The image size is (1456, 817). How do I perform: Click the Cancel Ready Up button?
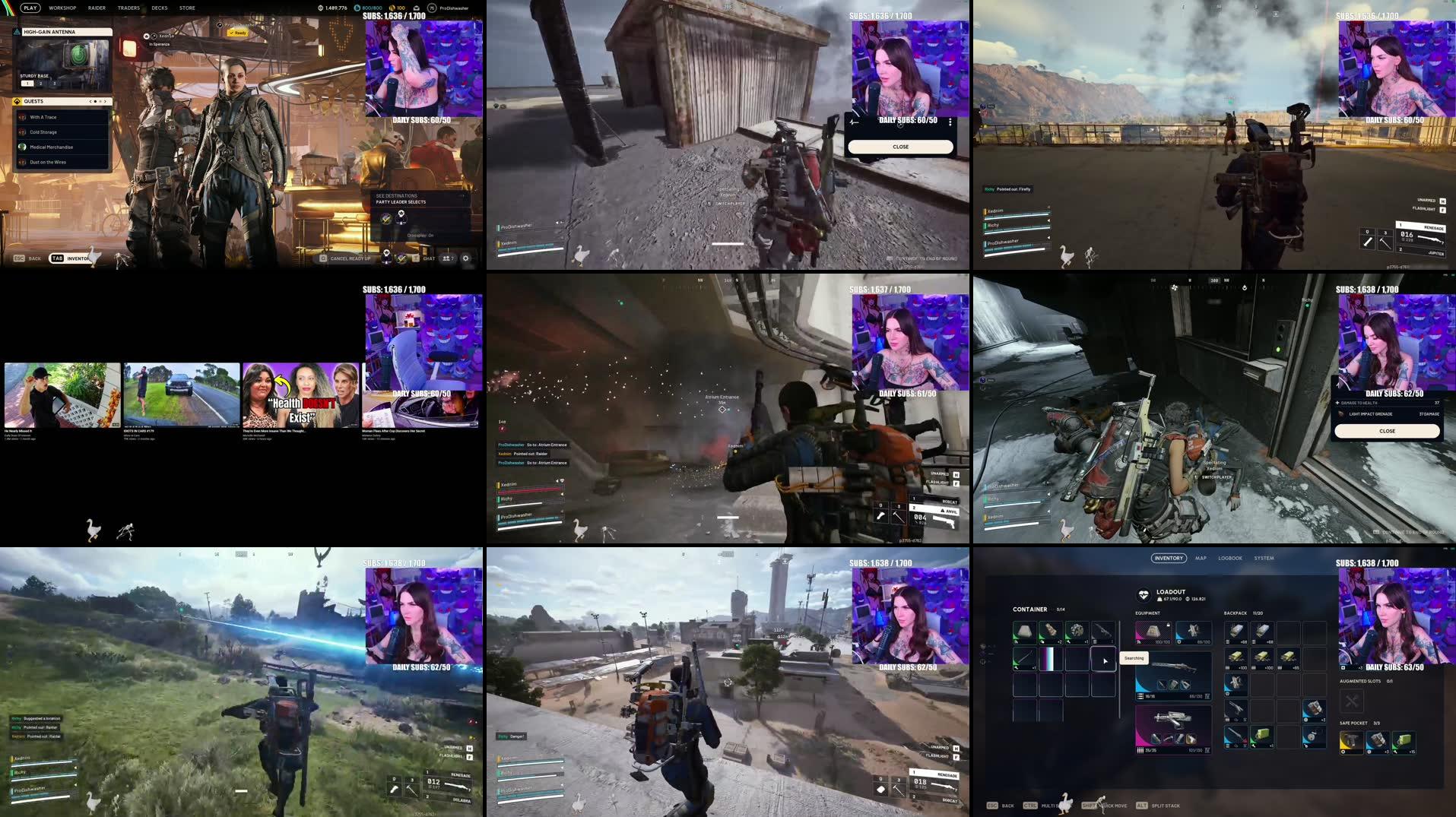350,258
